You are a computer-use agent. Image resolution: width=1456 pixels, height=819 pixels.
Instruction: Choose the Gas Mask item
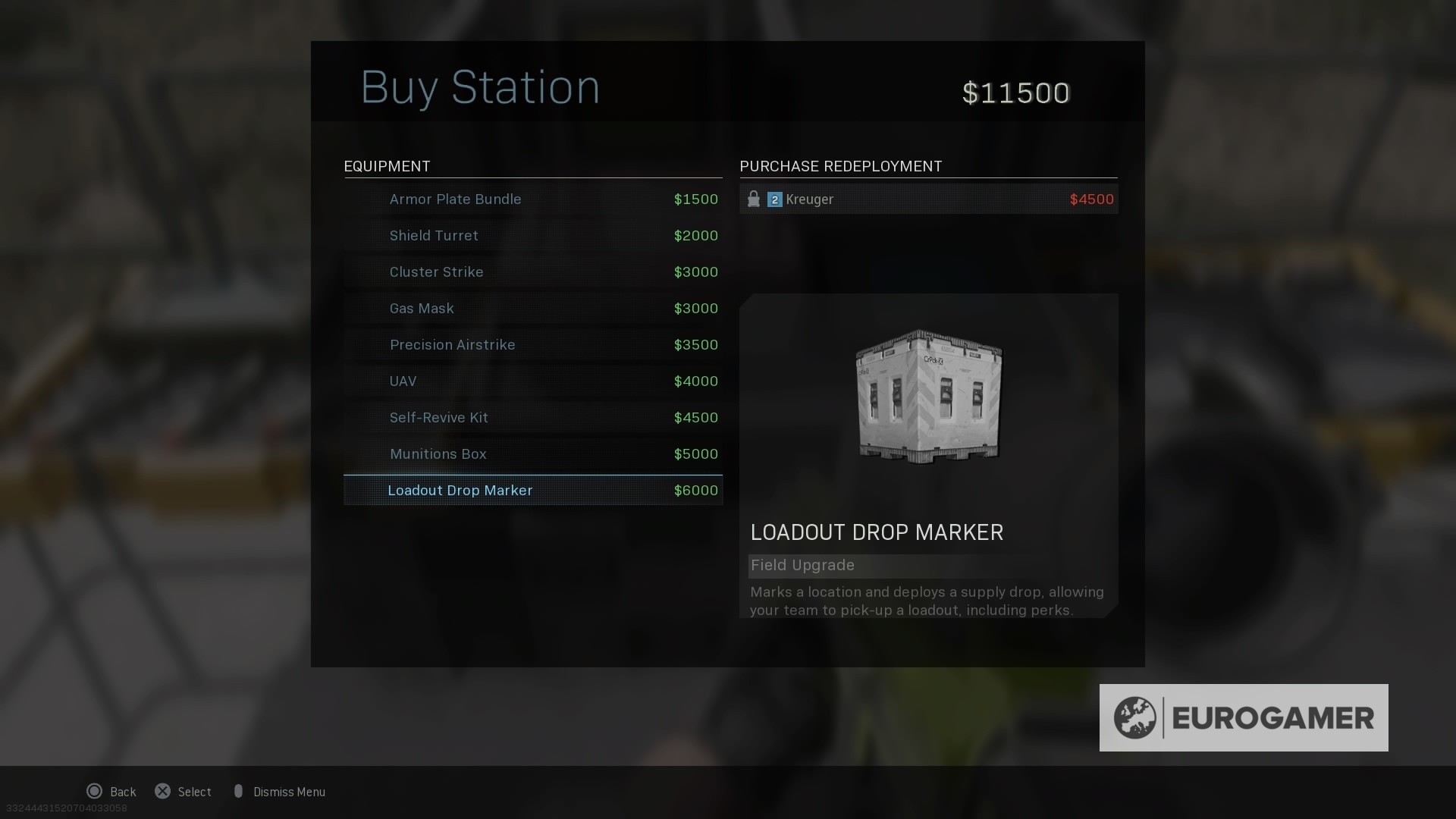[531, 308]
